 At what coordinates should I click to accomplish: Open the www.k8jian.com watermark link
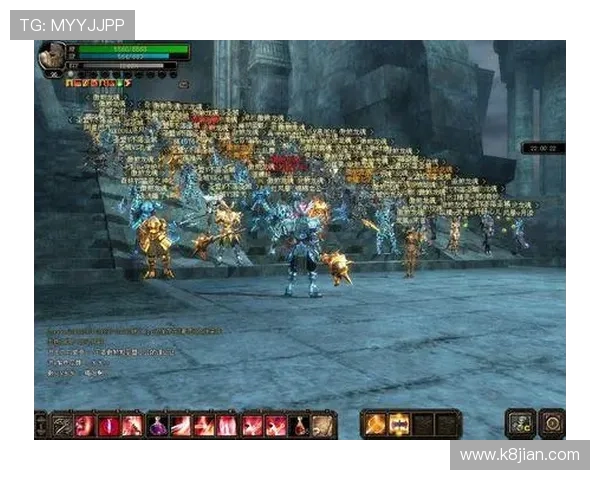click(x=519, y=455)
